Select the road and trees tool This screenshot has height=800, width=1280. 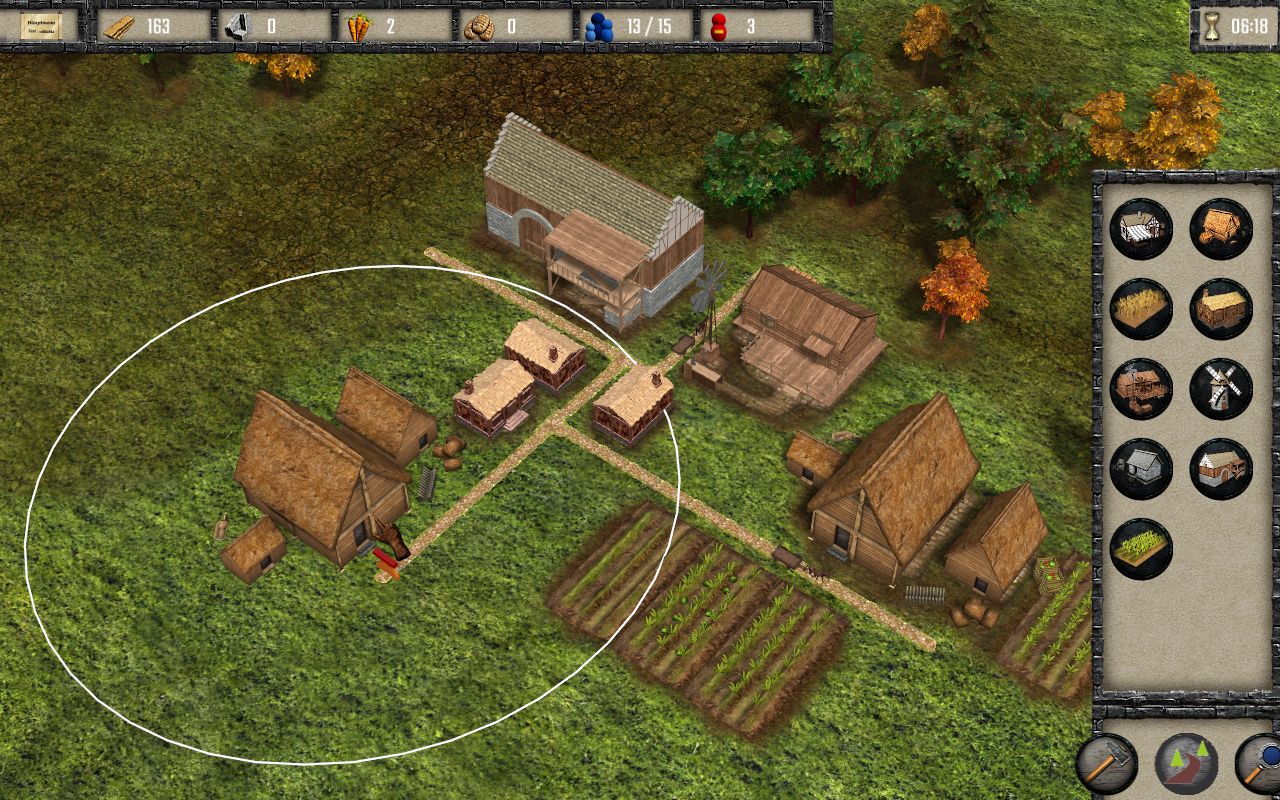coord(1186,764)
